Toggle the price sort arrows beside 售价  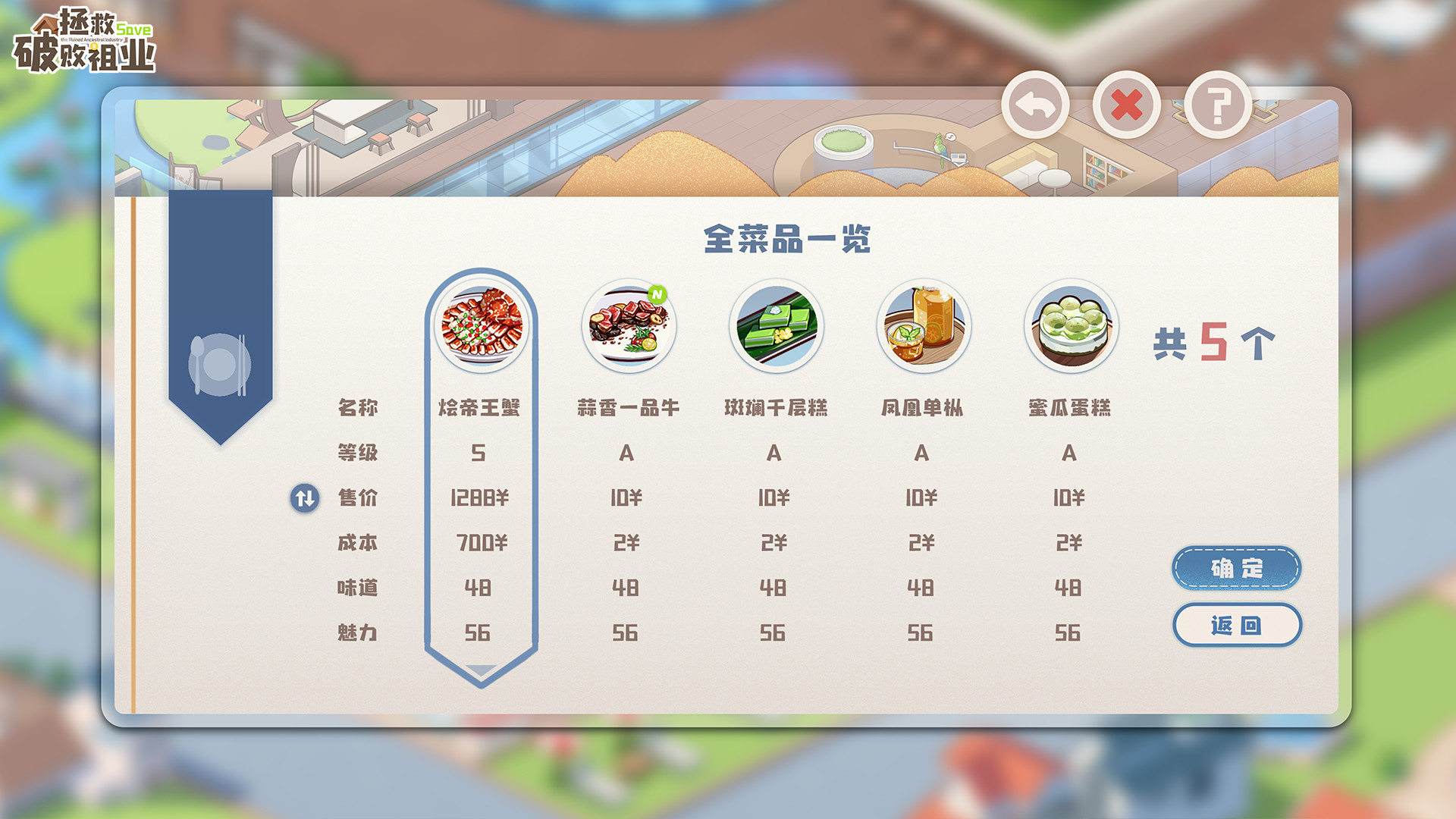[304, 498]
